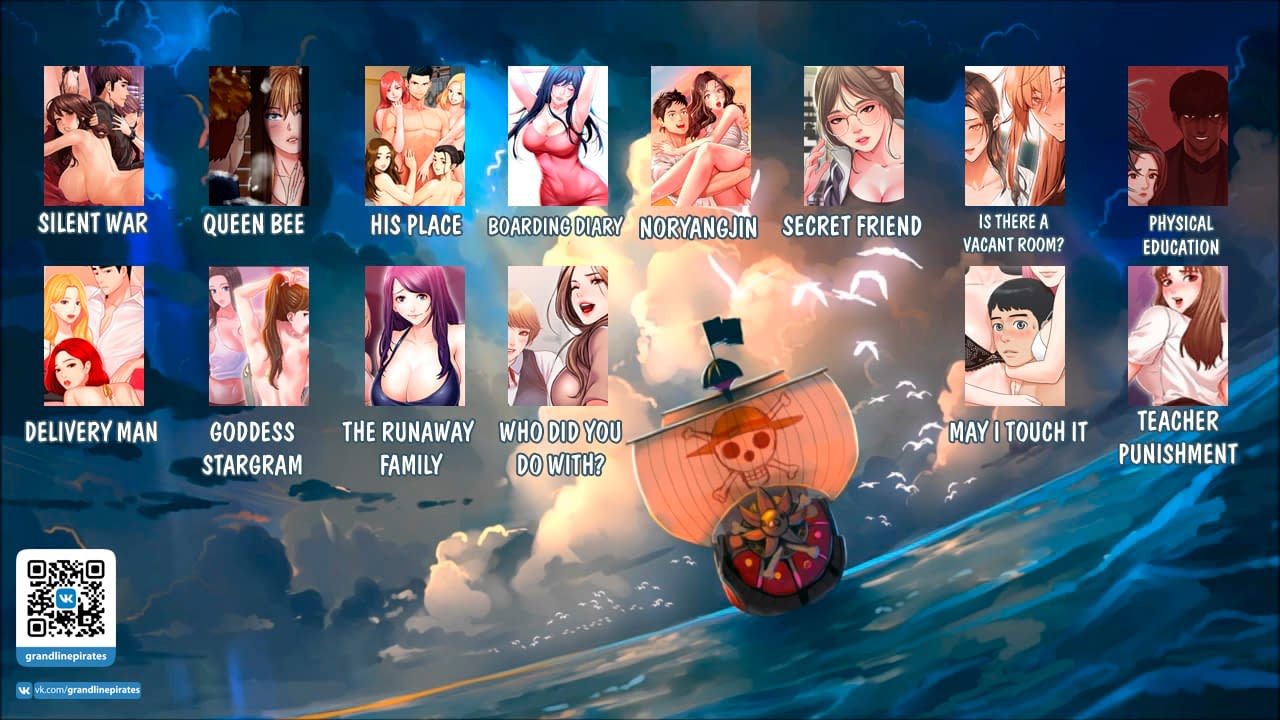The height and width of the screenshot is (720, 1280).
Task: Open the Delivery Man cover
Action: [x=94, y=336]
